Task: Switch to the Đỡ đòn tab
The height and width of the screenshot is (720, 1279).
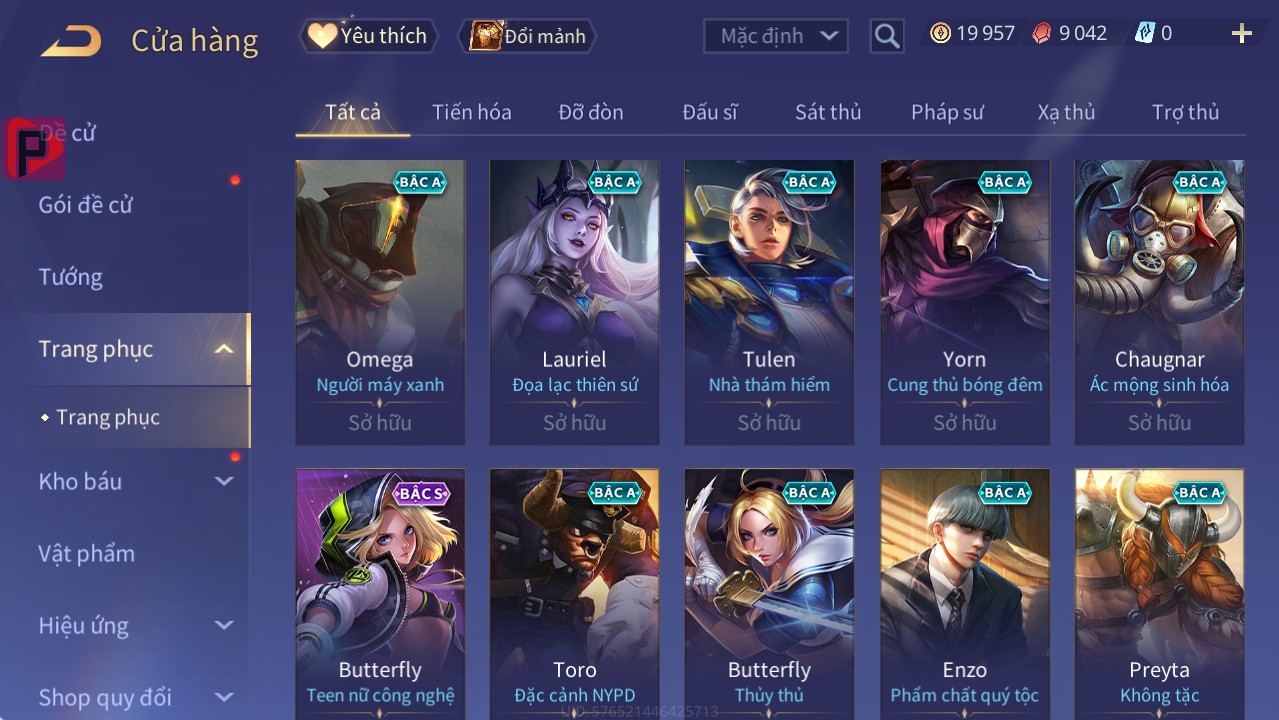Action: tap(591, 112)
